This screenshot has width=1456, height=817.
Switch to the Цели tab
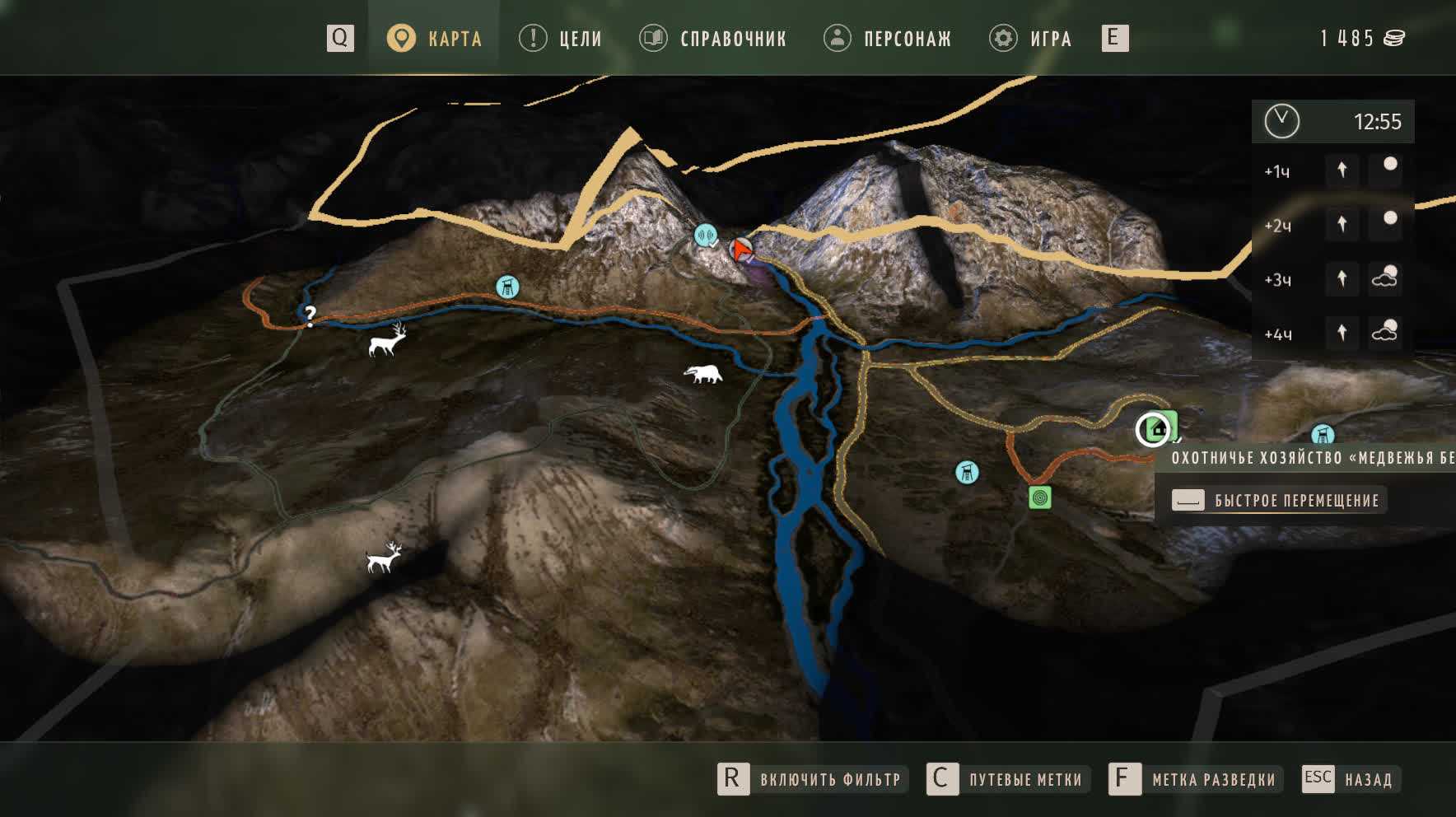[x=561, y=39]
